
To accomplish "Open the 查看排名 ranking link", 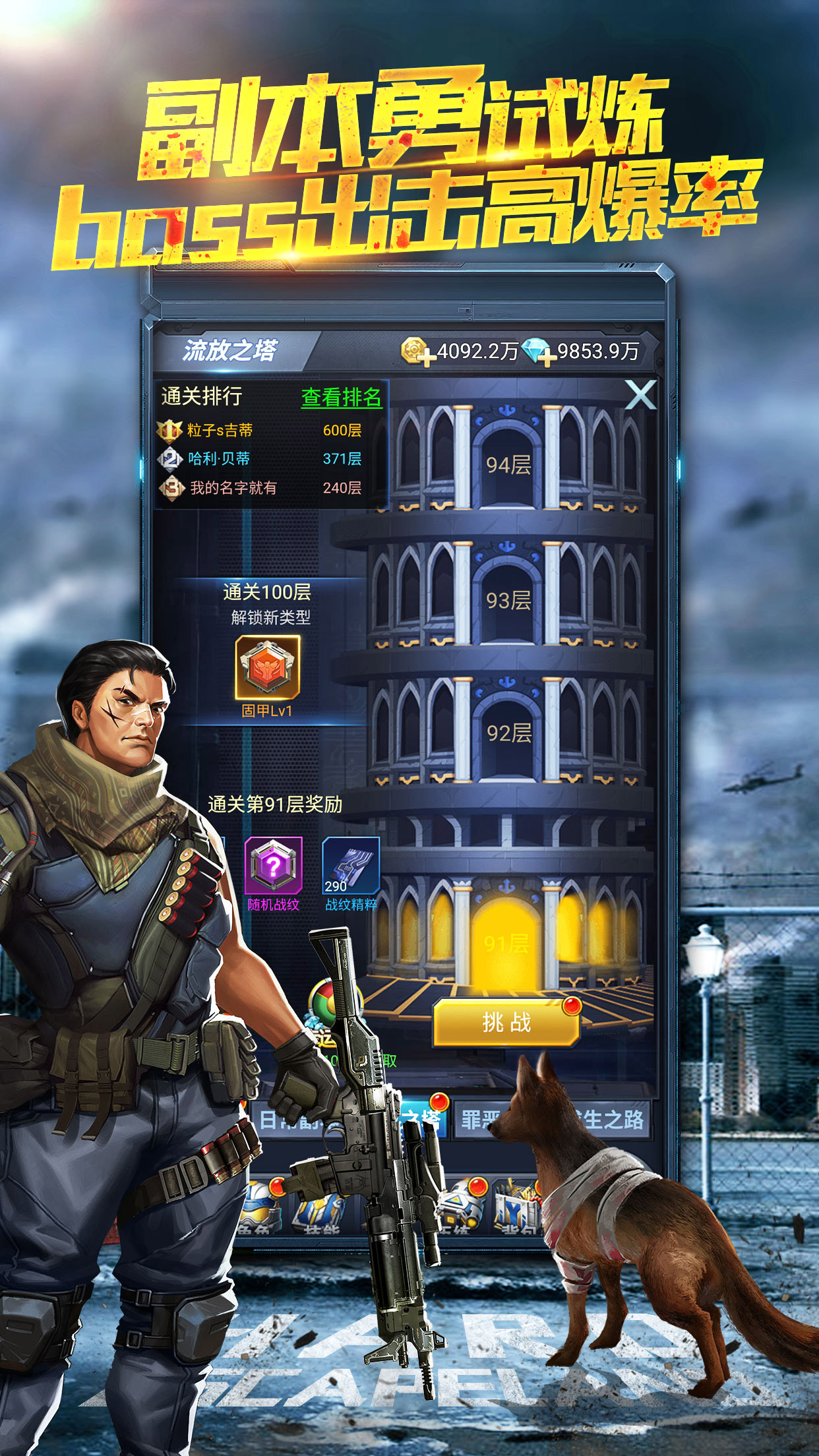I will tap(341, 397).
